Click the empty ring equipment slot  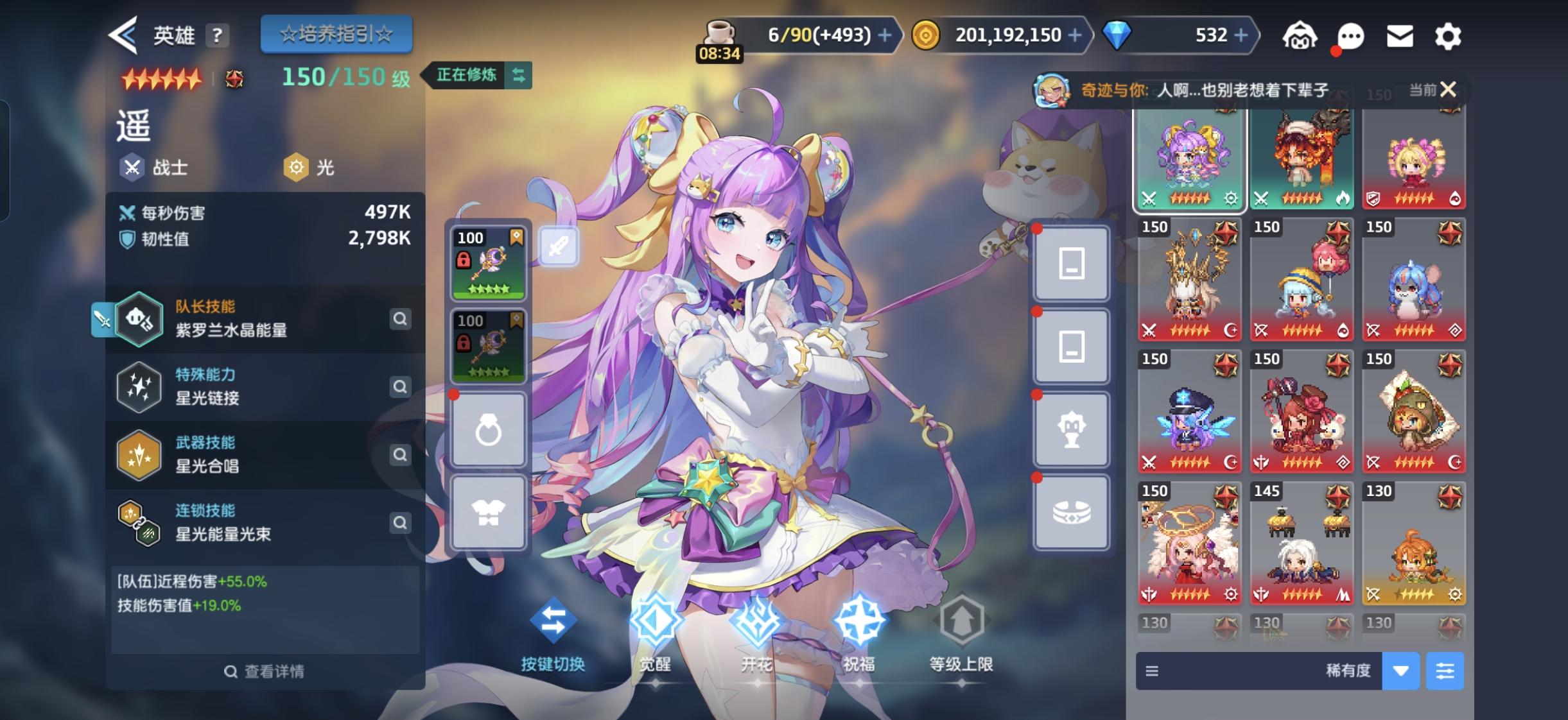click(489, 429)
